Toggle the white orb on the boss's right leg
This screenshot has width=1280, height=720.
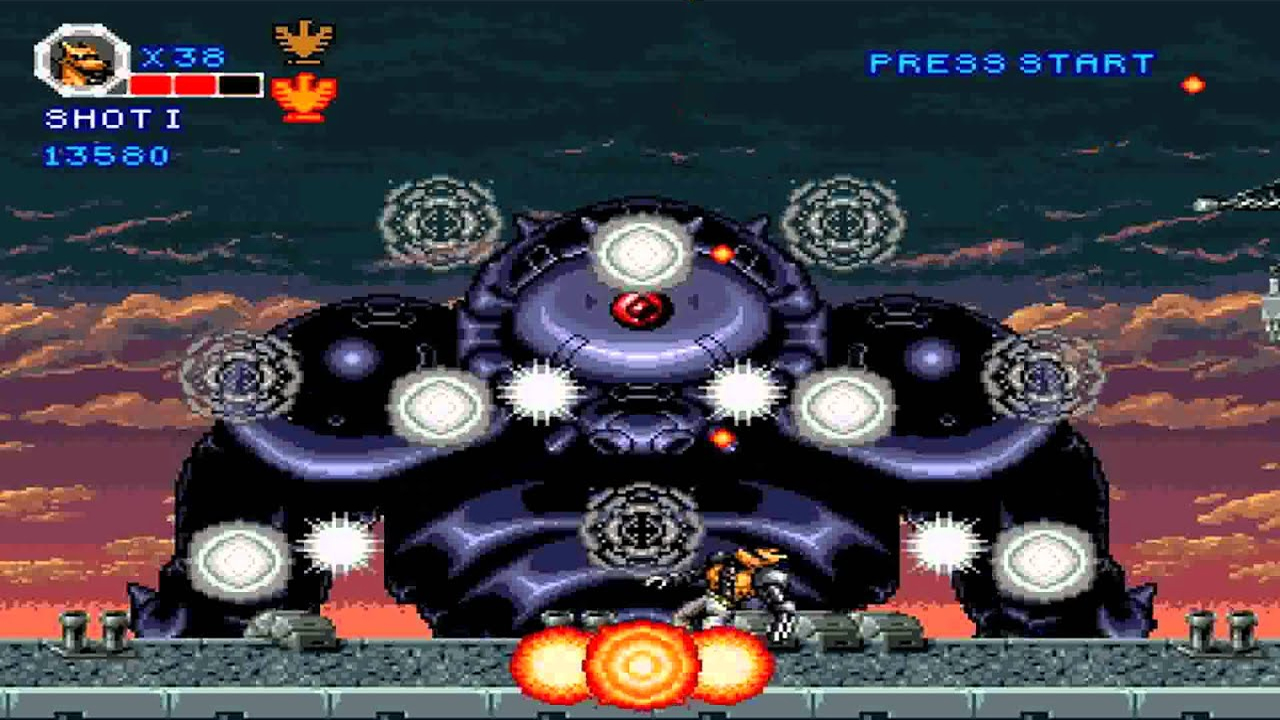tap(1046, 558)
